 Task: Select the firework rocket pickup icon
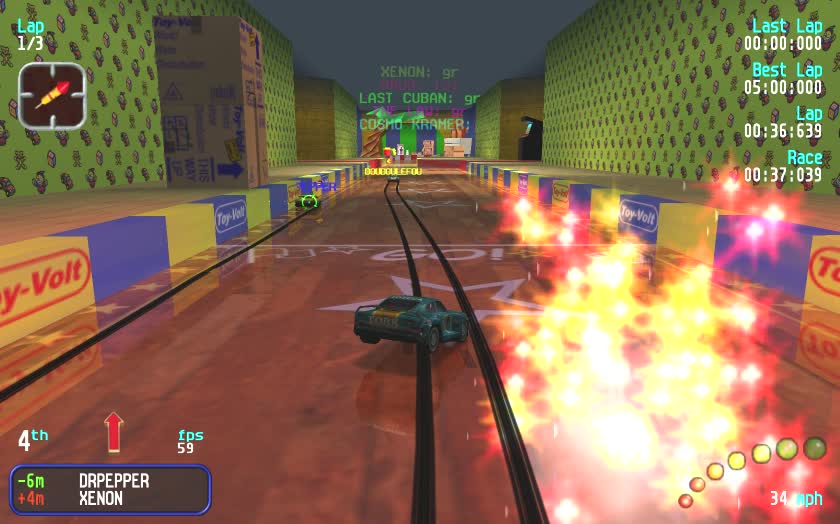tap(52, 95)
